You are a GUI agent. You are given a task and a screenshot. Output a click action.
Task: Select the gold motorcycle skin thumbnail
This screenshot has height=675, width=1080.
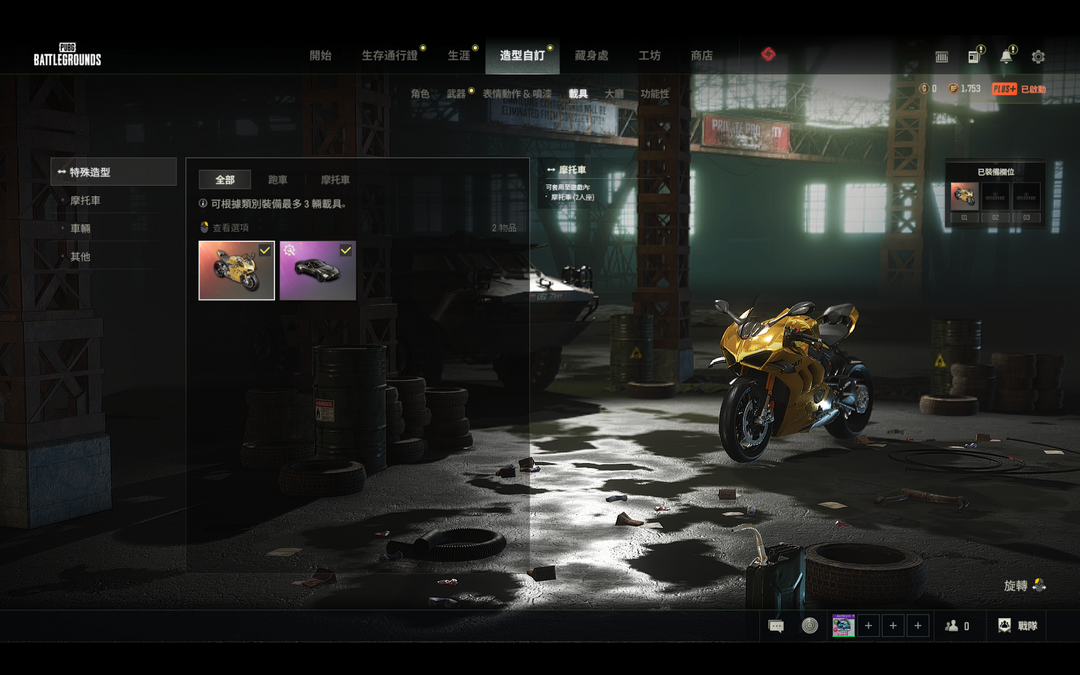(x=236, y=271)
